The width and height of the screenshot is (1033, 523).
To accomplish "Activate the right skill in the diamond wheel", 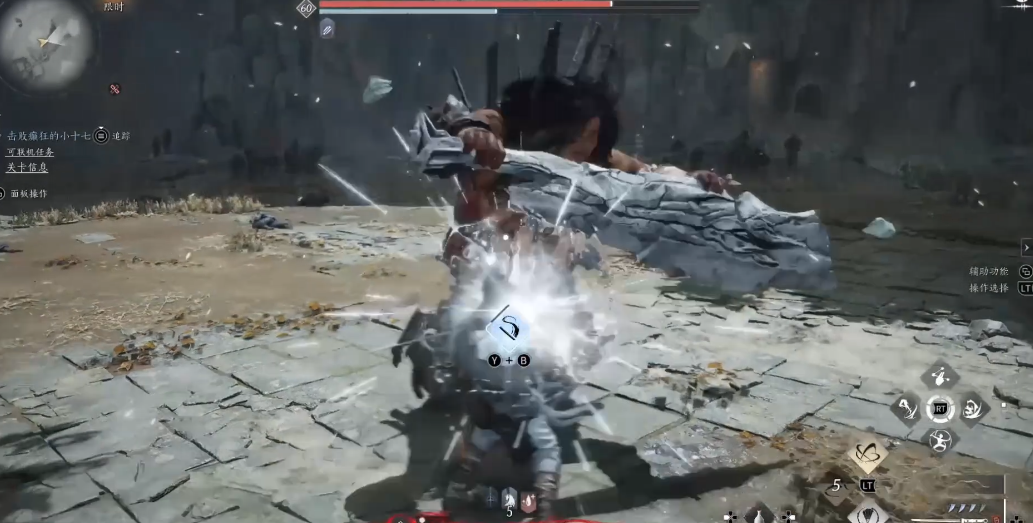I will 971,408.
